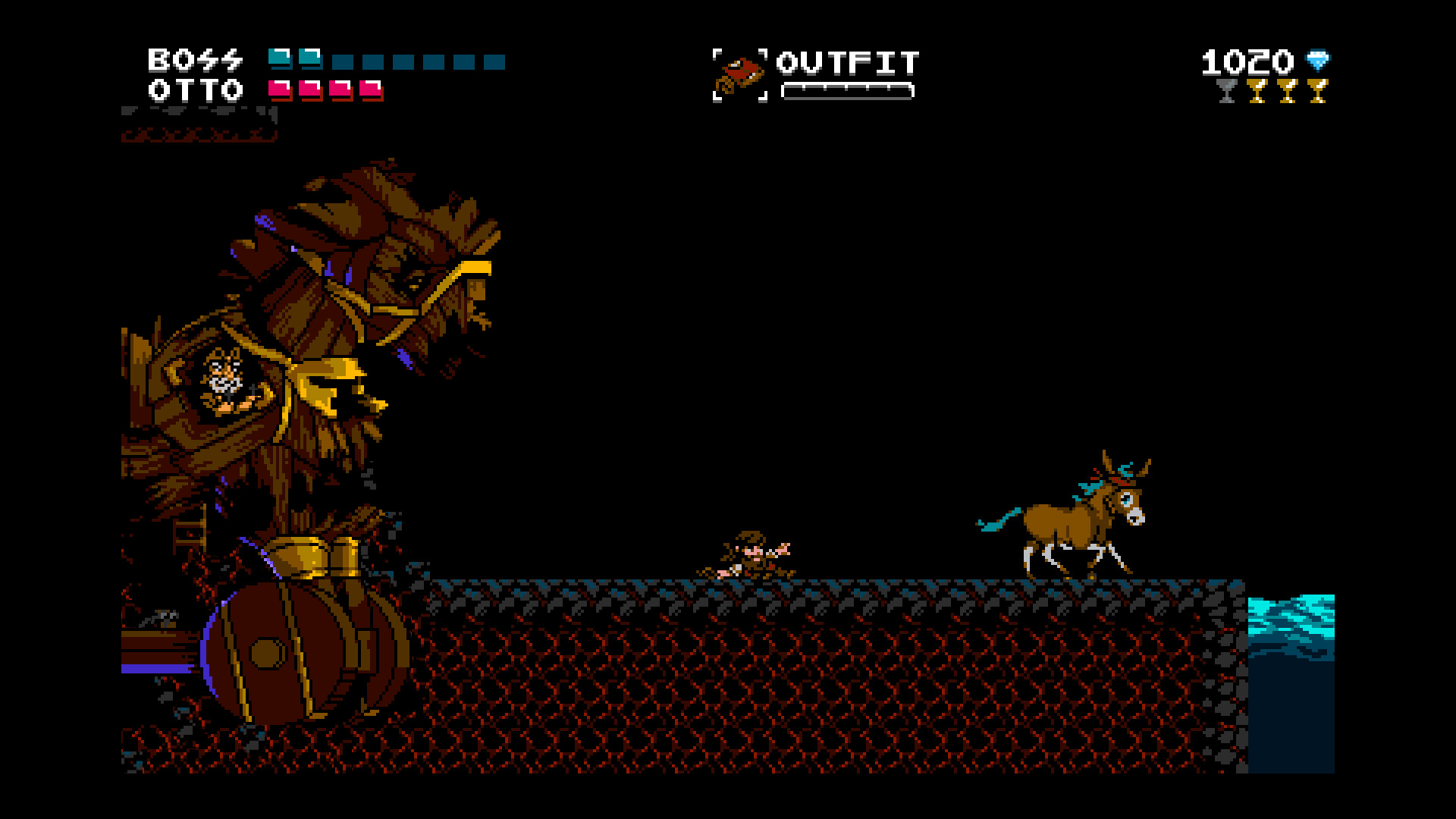Click the middle gold chalice icon

click(1288, 92)
